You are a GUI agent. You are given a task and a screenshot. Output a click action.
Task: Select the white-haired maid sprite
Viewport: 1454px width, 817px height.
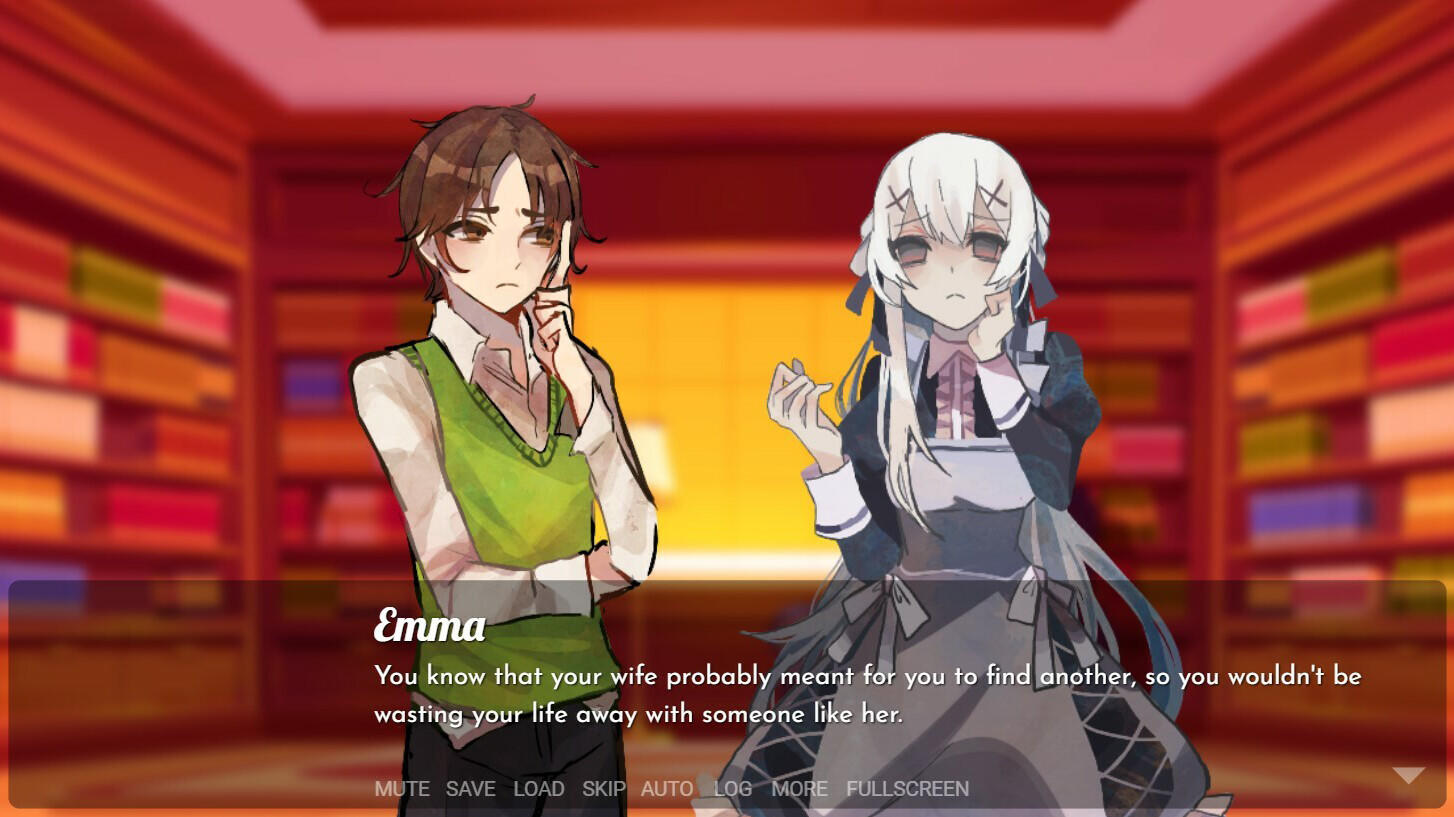coord(960,400)
